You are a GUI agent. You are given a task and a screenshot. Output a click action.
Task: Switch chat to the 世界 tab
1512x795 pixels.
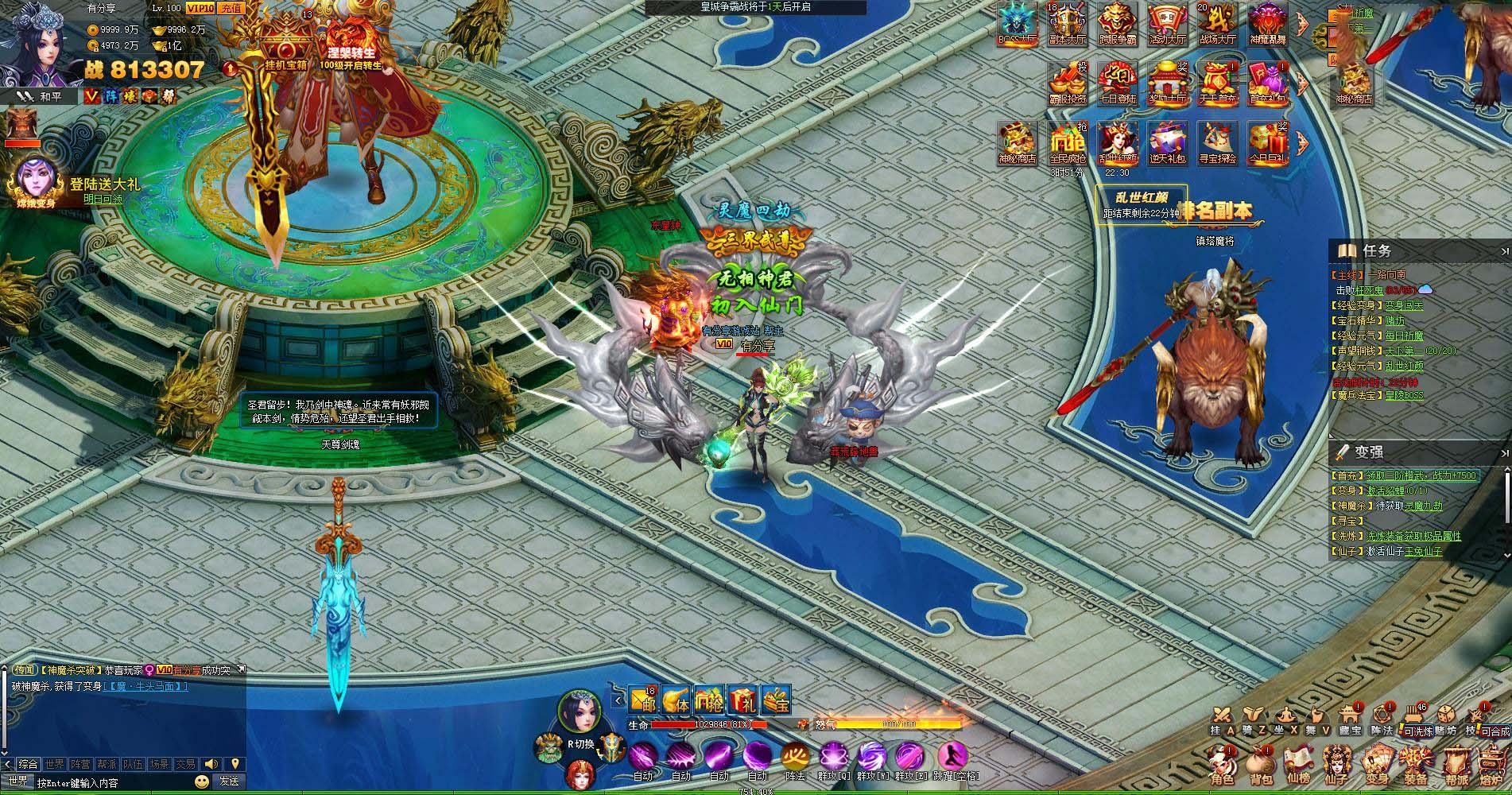[x=55, y=764]
